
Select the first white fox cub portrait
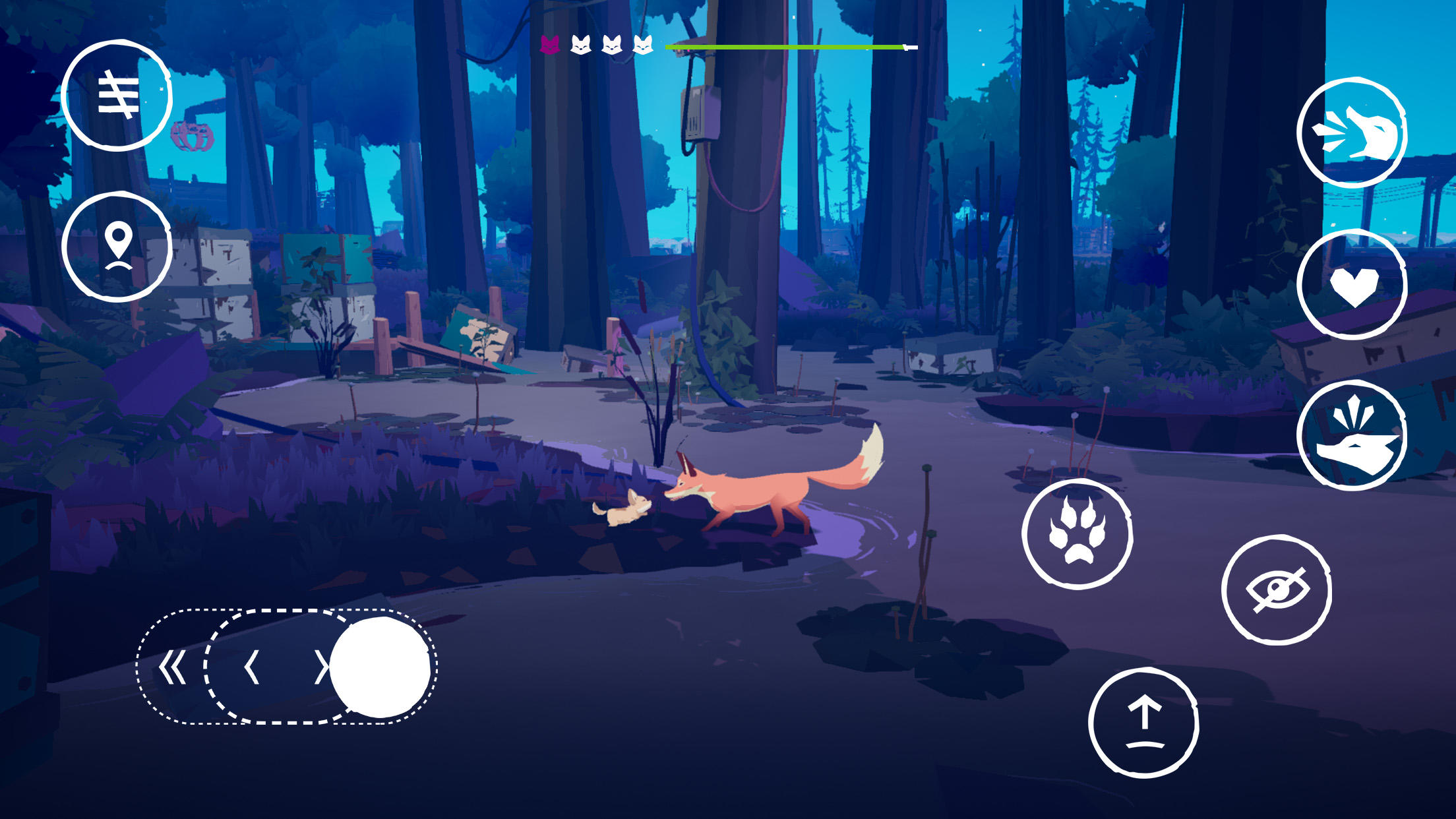click(582, 45)
